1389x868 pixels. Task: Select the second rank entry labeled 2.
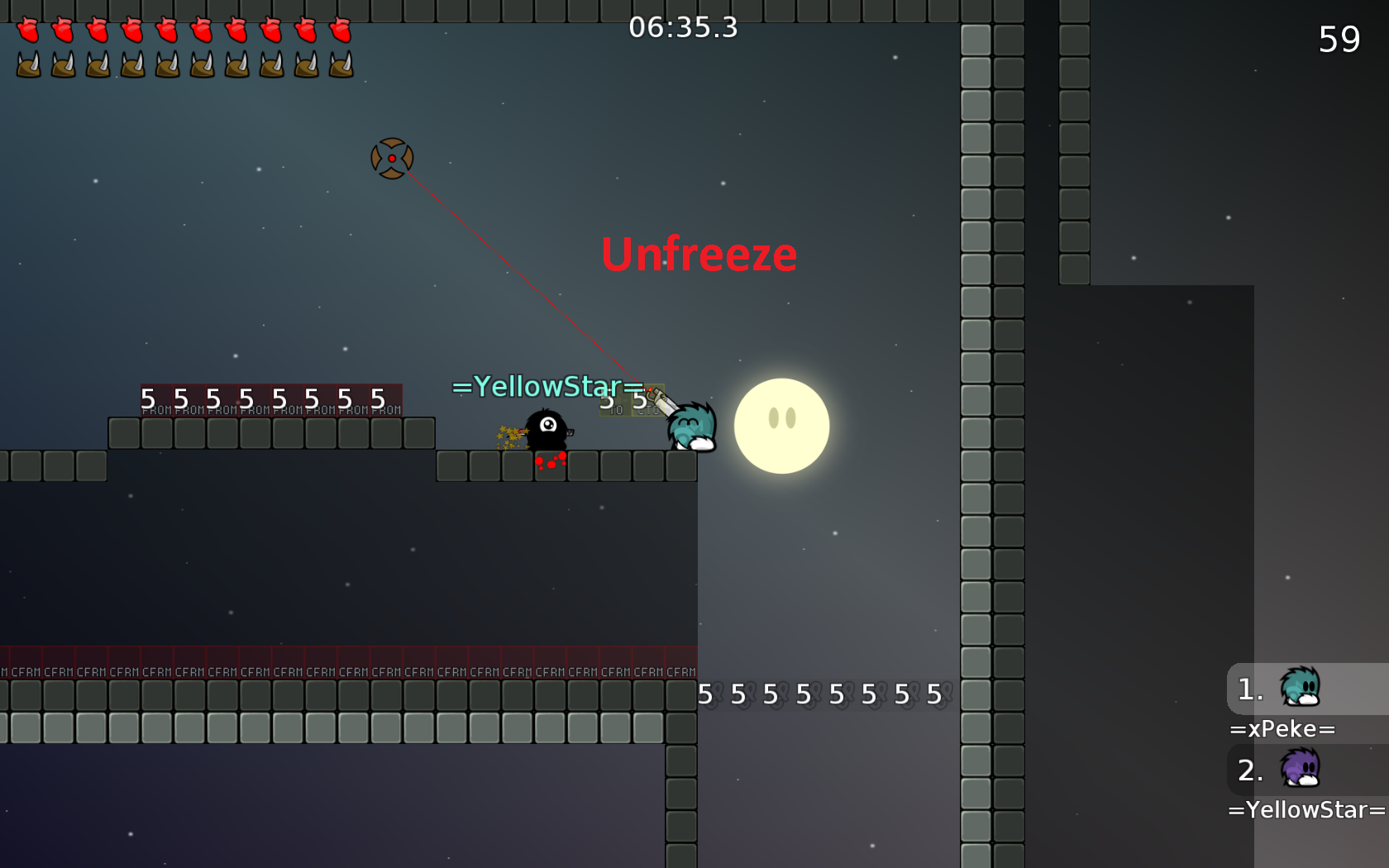click(x=1249, y=771)
